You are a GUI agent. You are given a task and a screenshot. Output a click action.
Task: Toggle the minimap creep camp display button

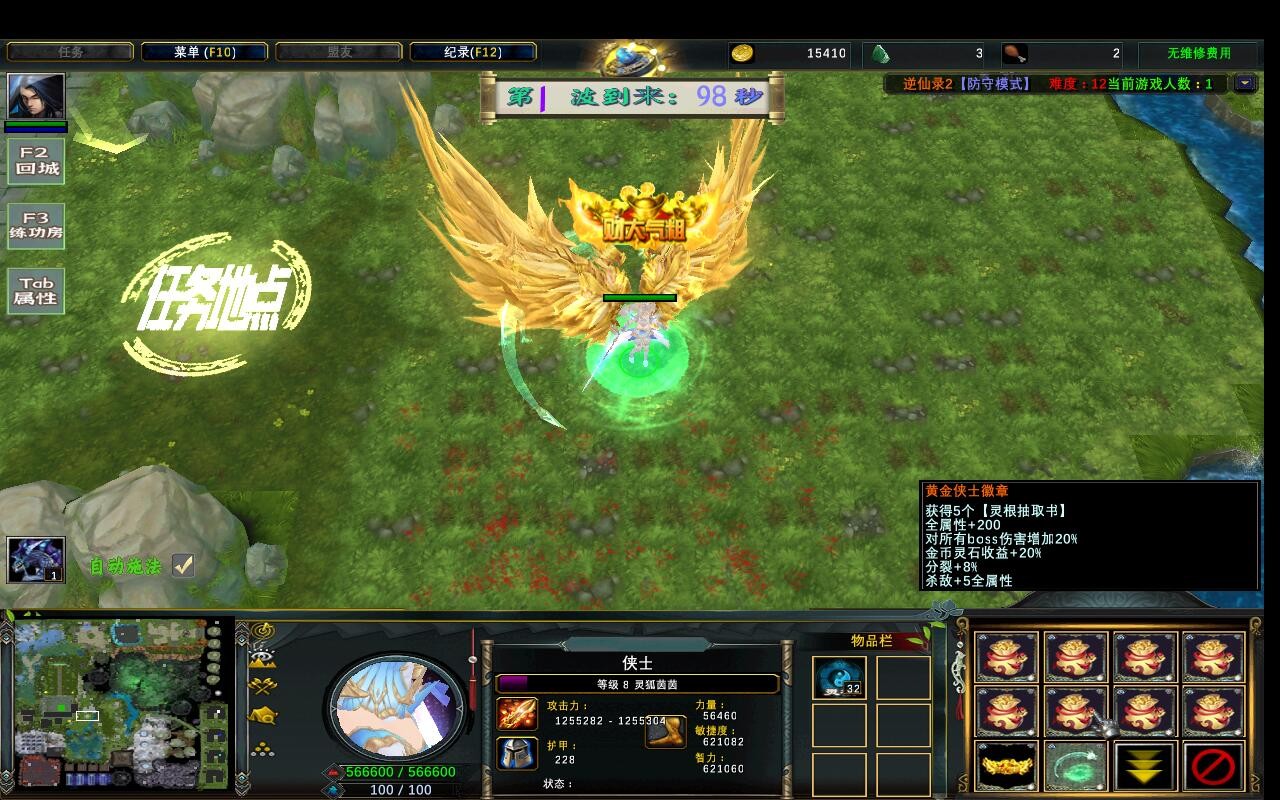click(x=263, y=715)
